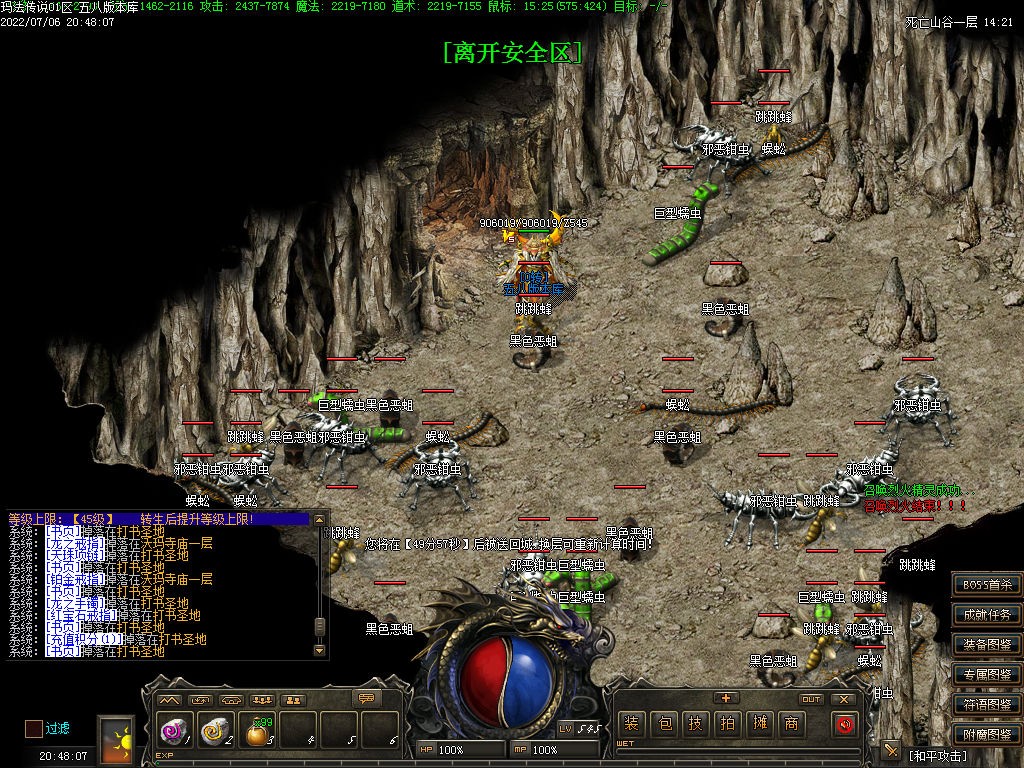Image resolution: width=1024 pixels, height=768 pixels.
Task: Open 成就任务 achievement quests
Action: click(986, 615)
